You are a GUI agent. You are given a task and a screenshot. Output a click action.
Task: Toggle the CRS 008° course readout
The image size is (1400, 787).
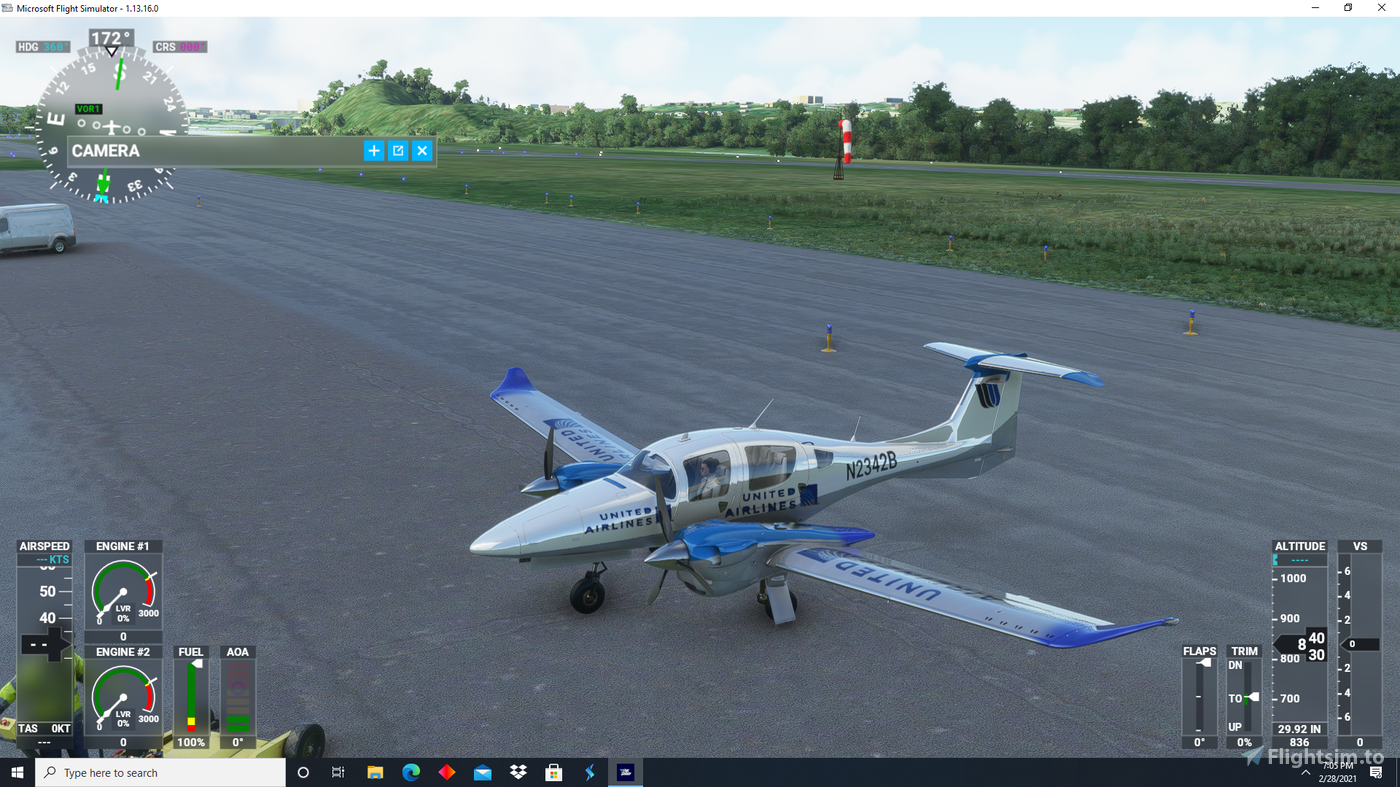click(x=178, y=46)
